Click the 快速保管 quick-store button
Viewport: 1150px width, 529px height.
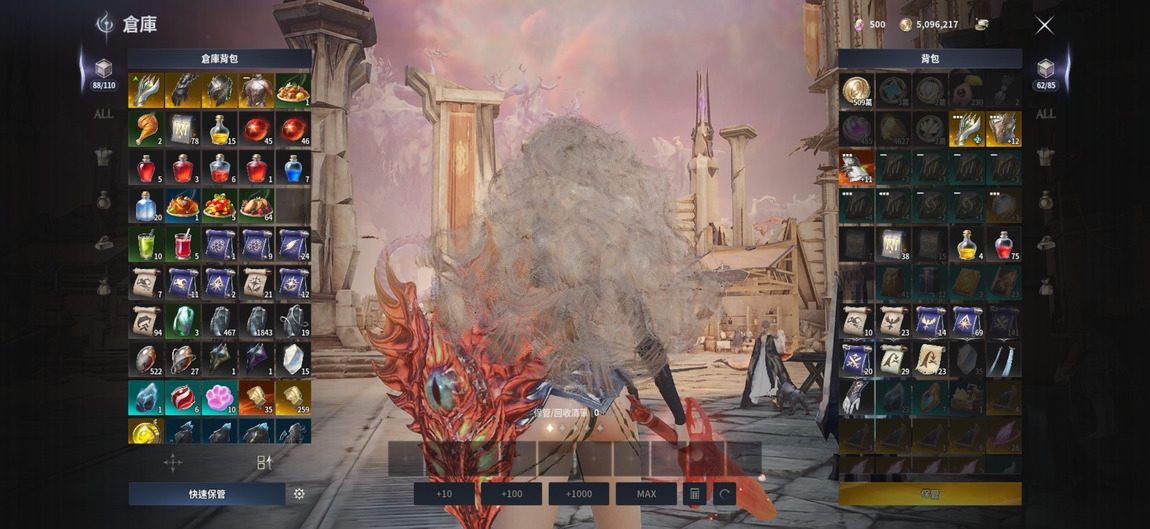click(x=207, y=494)
